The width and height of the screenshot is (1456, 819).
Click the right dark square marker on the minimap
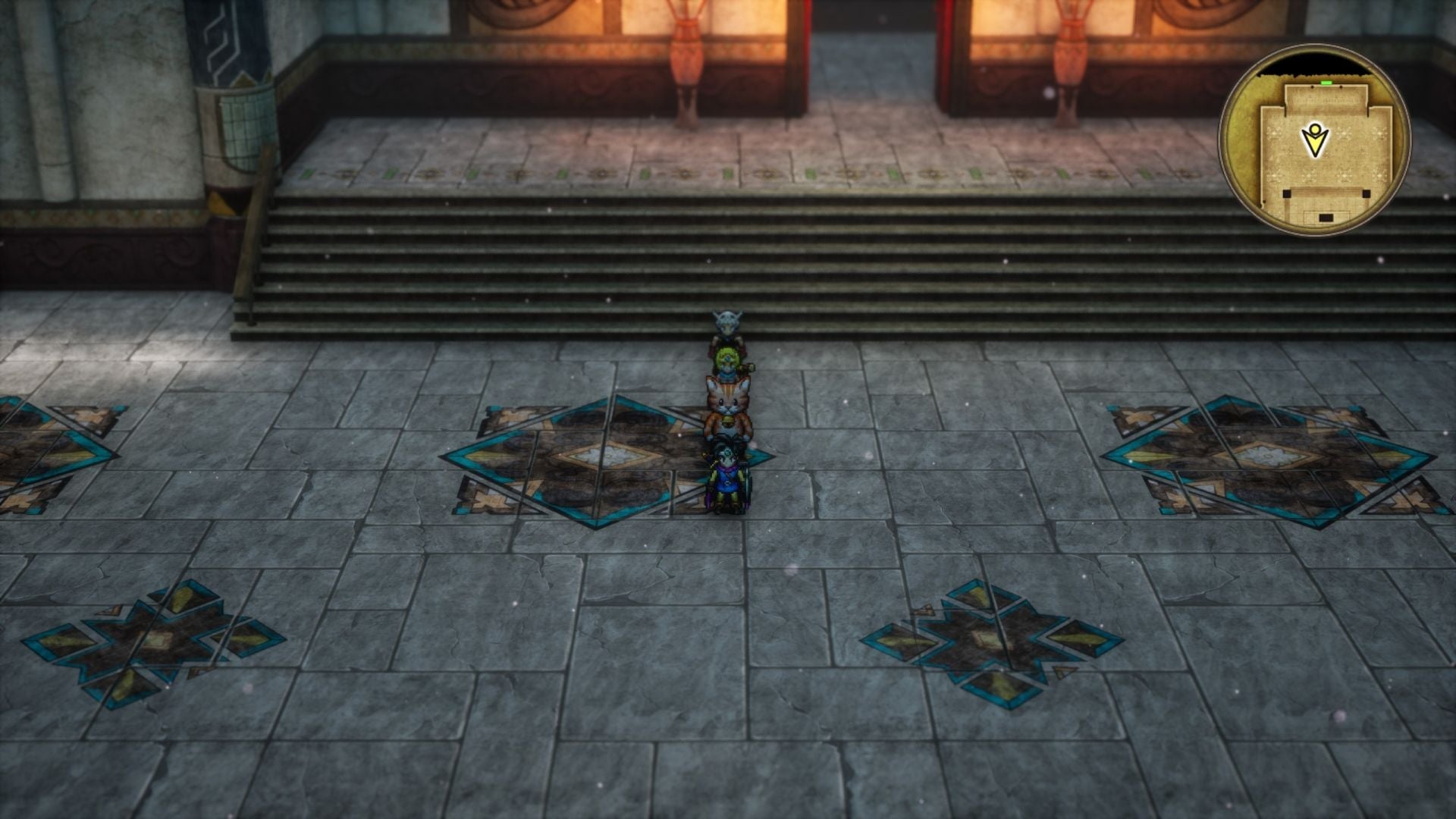[x=1366, y=193]
